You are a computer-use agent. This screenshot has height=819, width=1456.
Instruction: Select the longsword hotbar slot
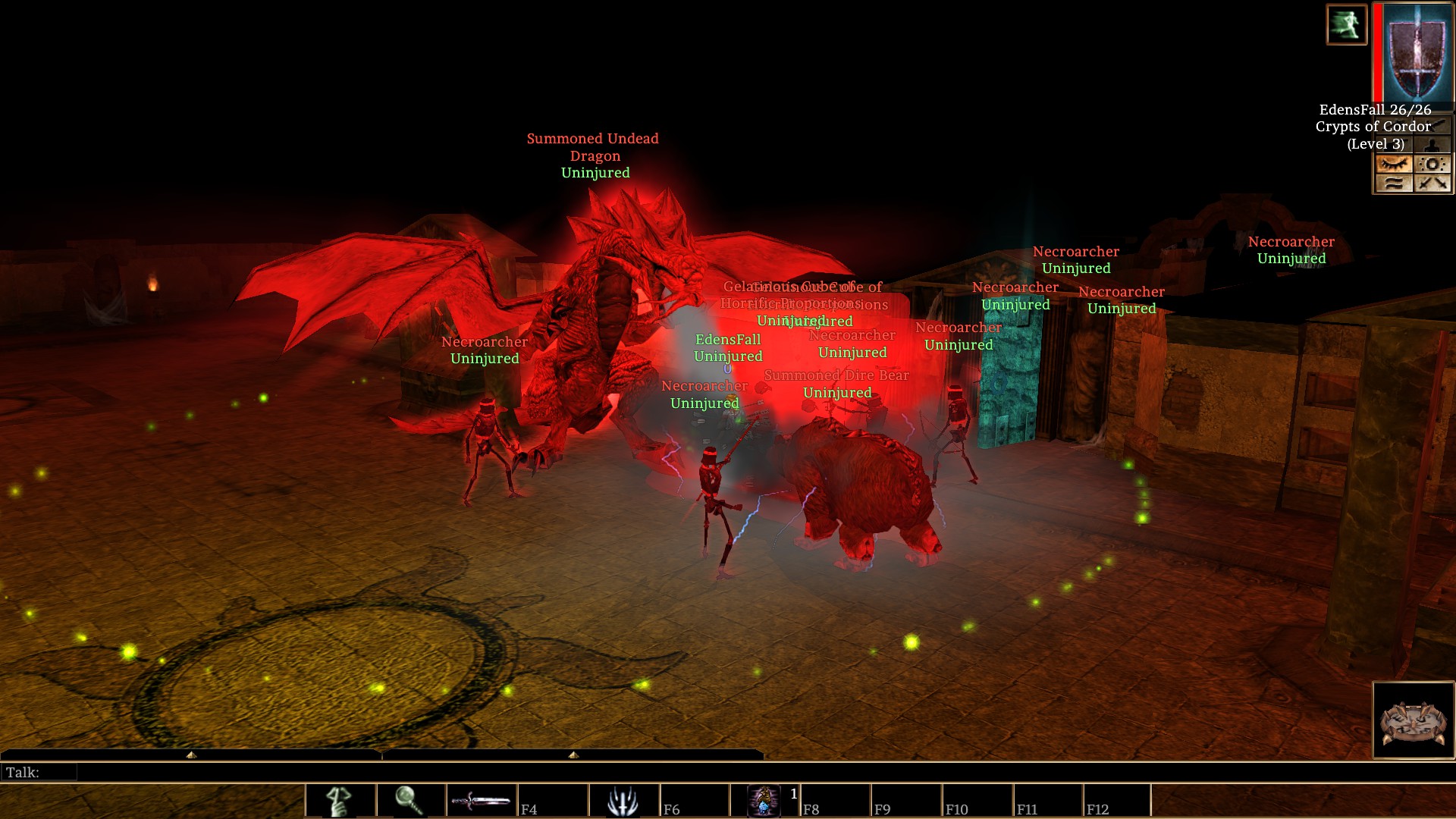[x=481, y=801]
